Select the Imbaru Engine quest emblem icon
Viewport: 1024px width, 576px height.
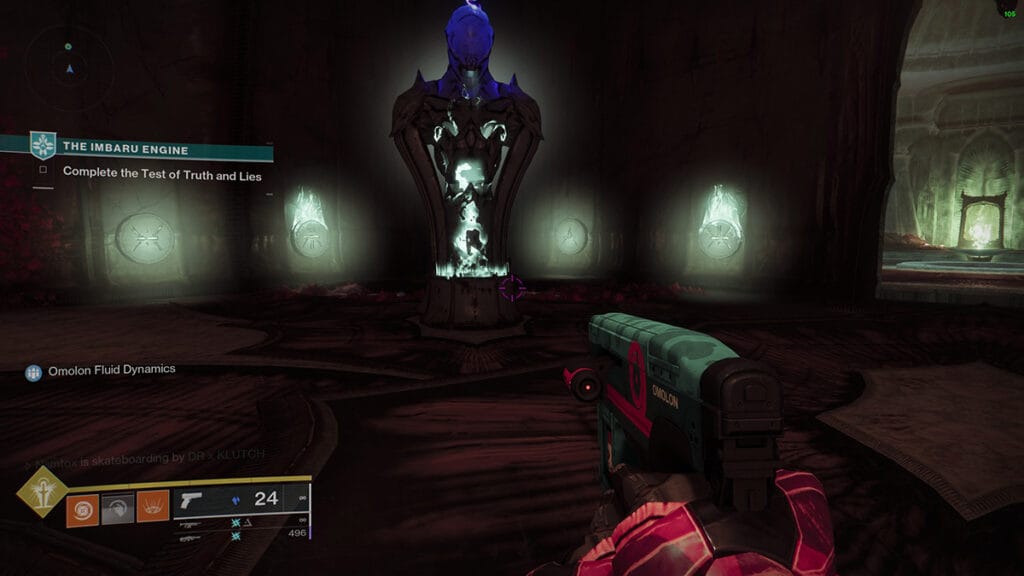pyautogui.click(x=43, y=146)
